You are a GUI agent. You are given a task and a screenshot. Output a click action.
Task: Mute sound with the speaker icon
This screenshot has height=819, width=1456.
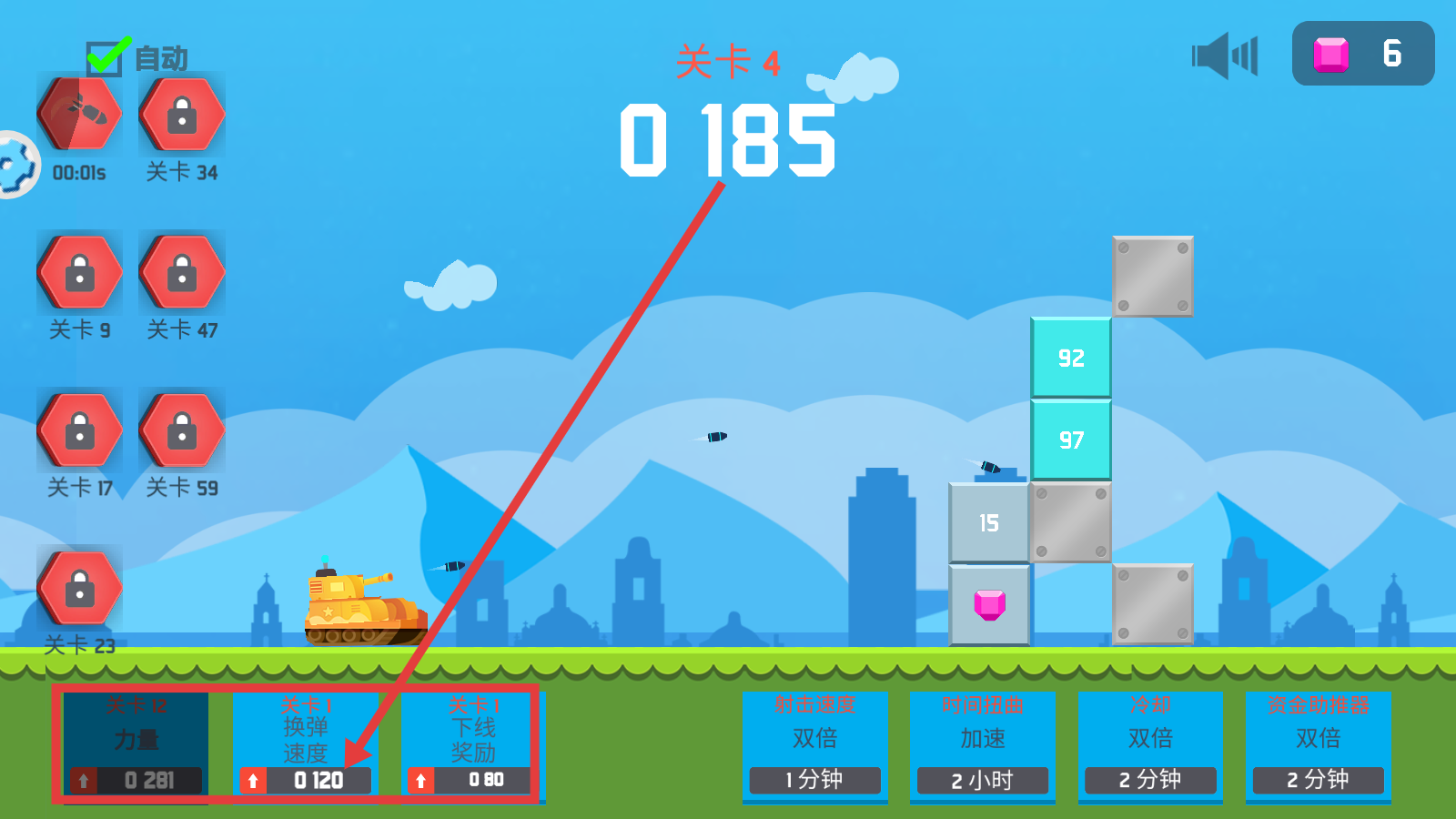coord(1224,56)
